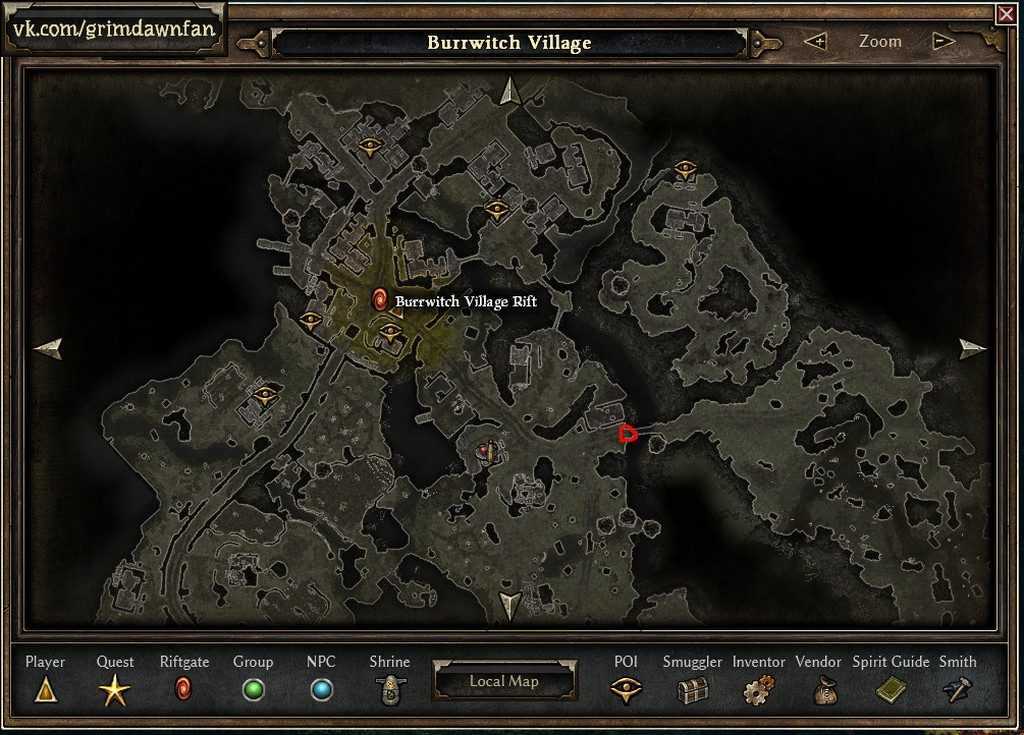The width and height of the screenshot is (1024, 735).
Task: Toggle the Riftgate legend entry
Action: (x=183, y=689)
